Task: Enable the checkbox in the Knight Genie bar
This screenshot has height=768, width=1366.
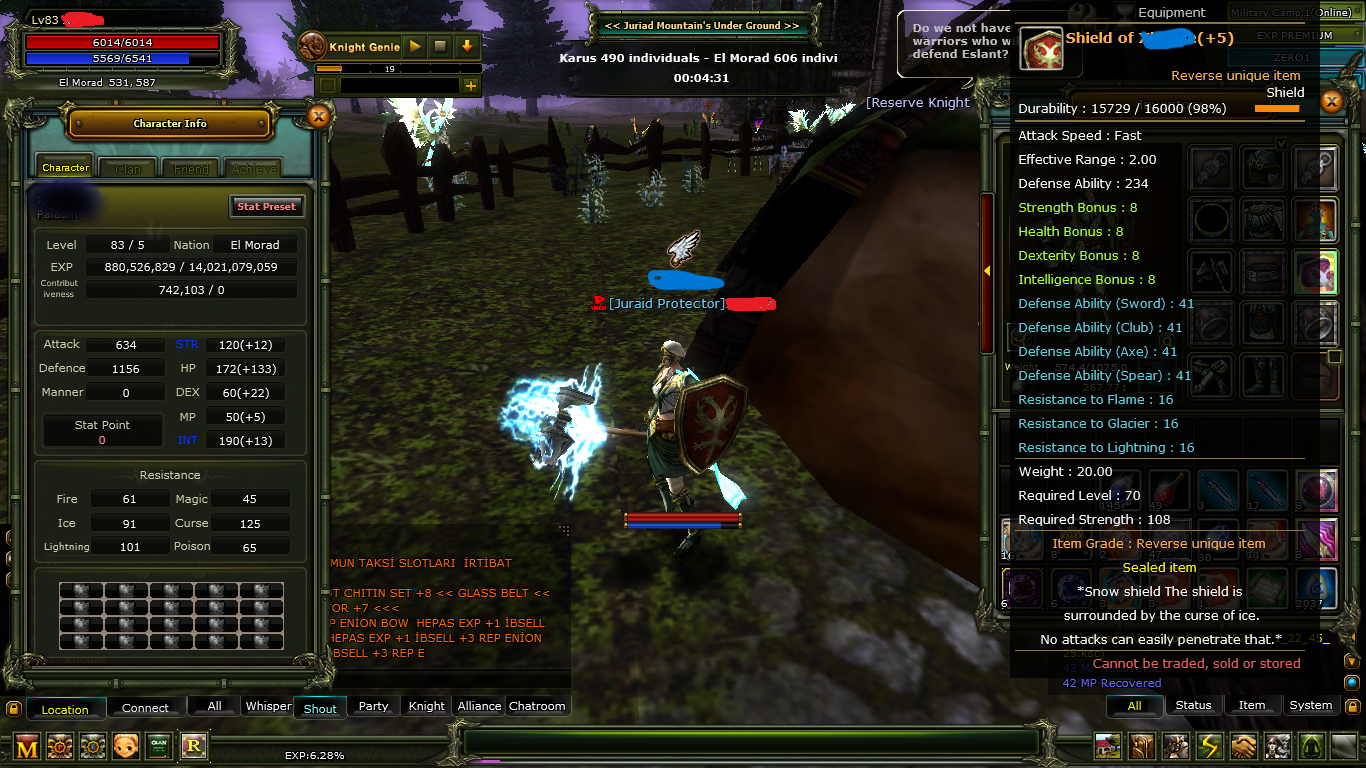Action: click(329, 86)
